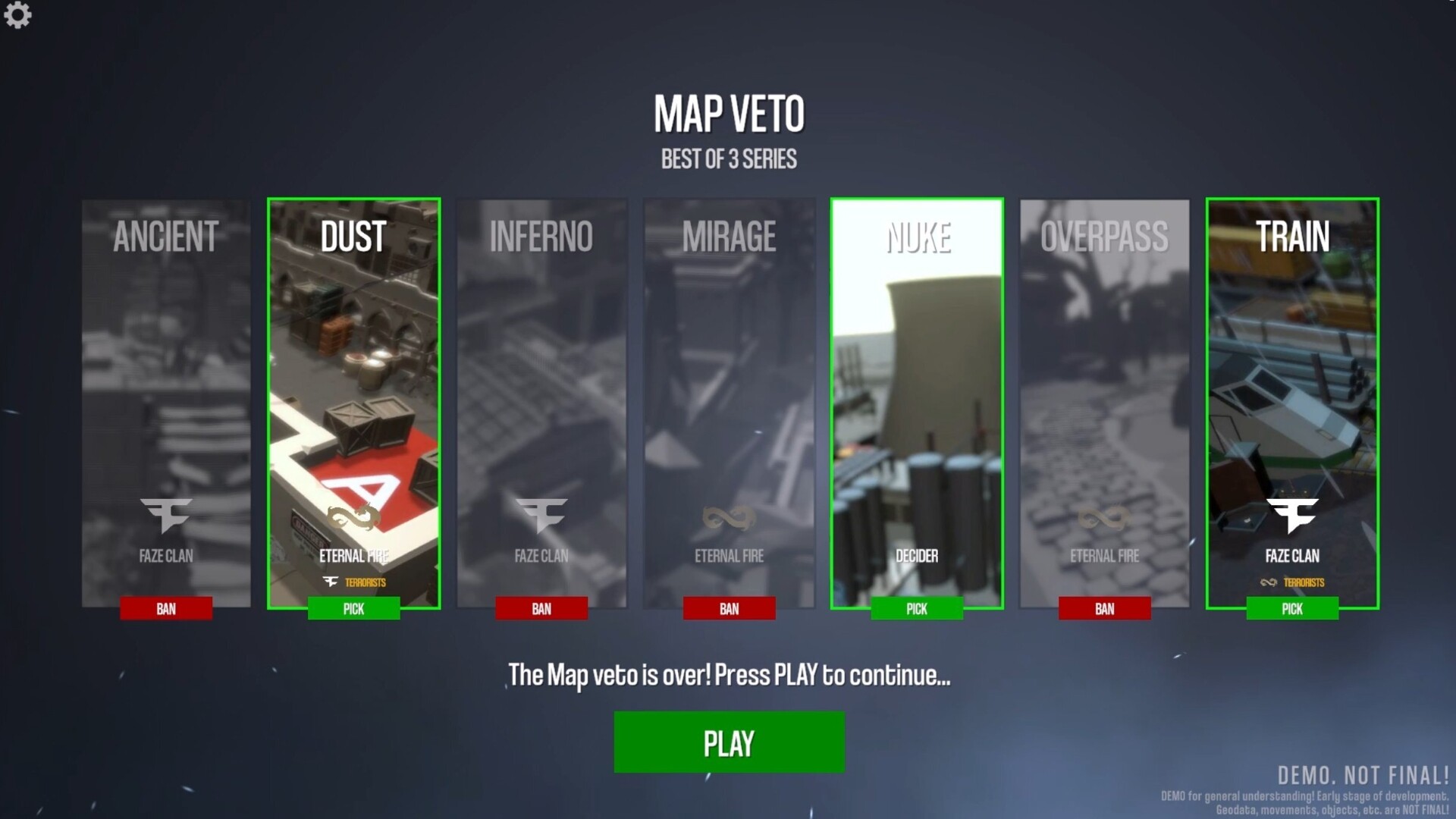Click the DECIDER label on Nuke
The width and height of the screenshot is (1456, 819).
916,555
